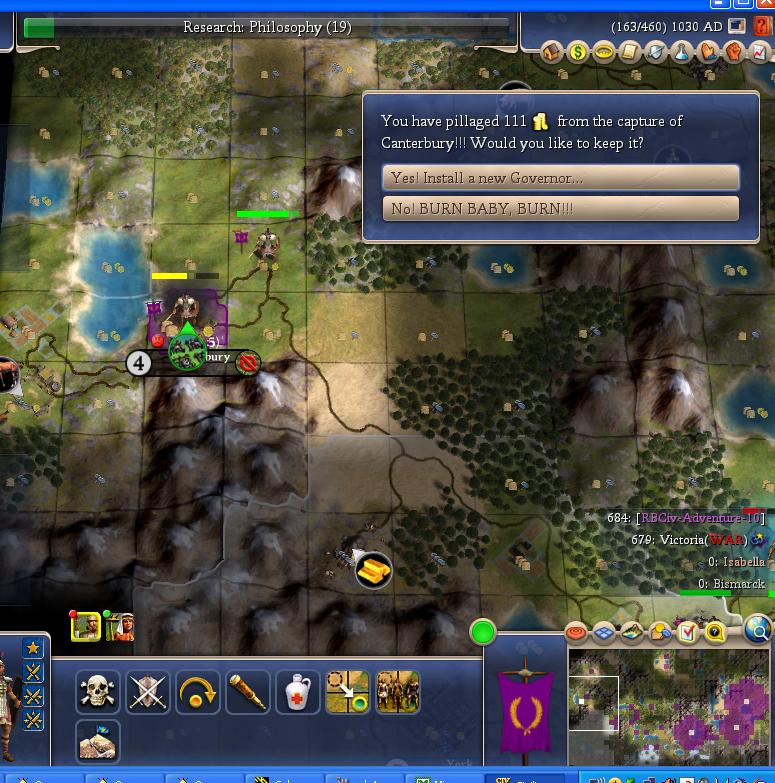The image size is (775, 783).
Task: Open the Civilopedia red question-mark book
Action: pos(763,27)
